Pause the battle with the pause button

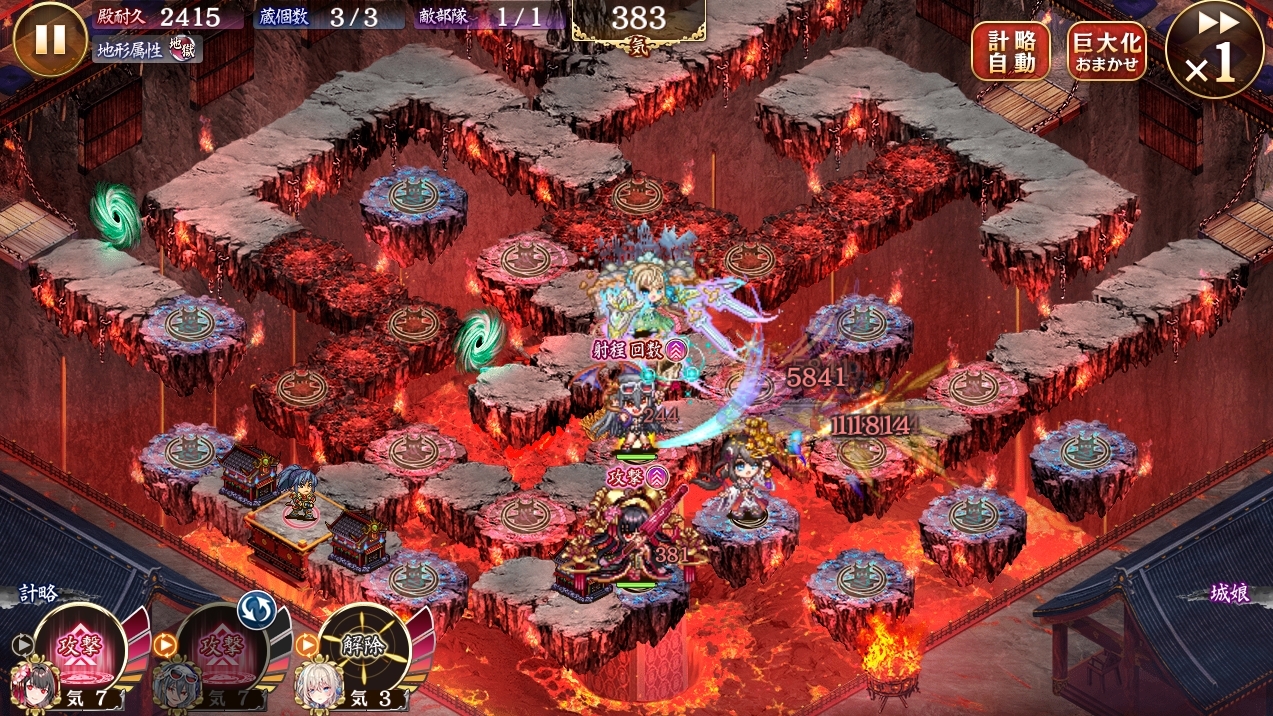50,39
